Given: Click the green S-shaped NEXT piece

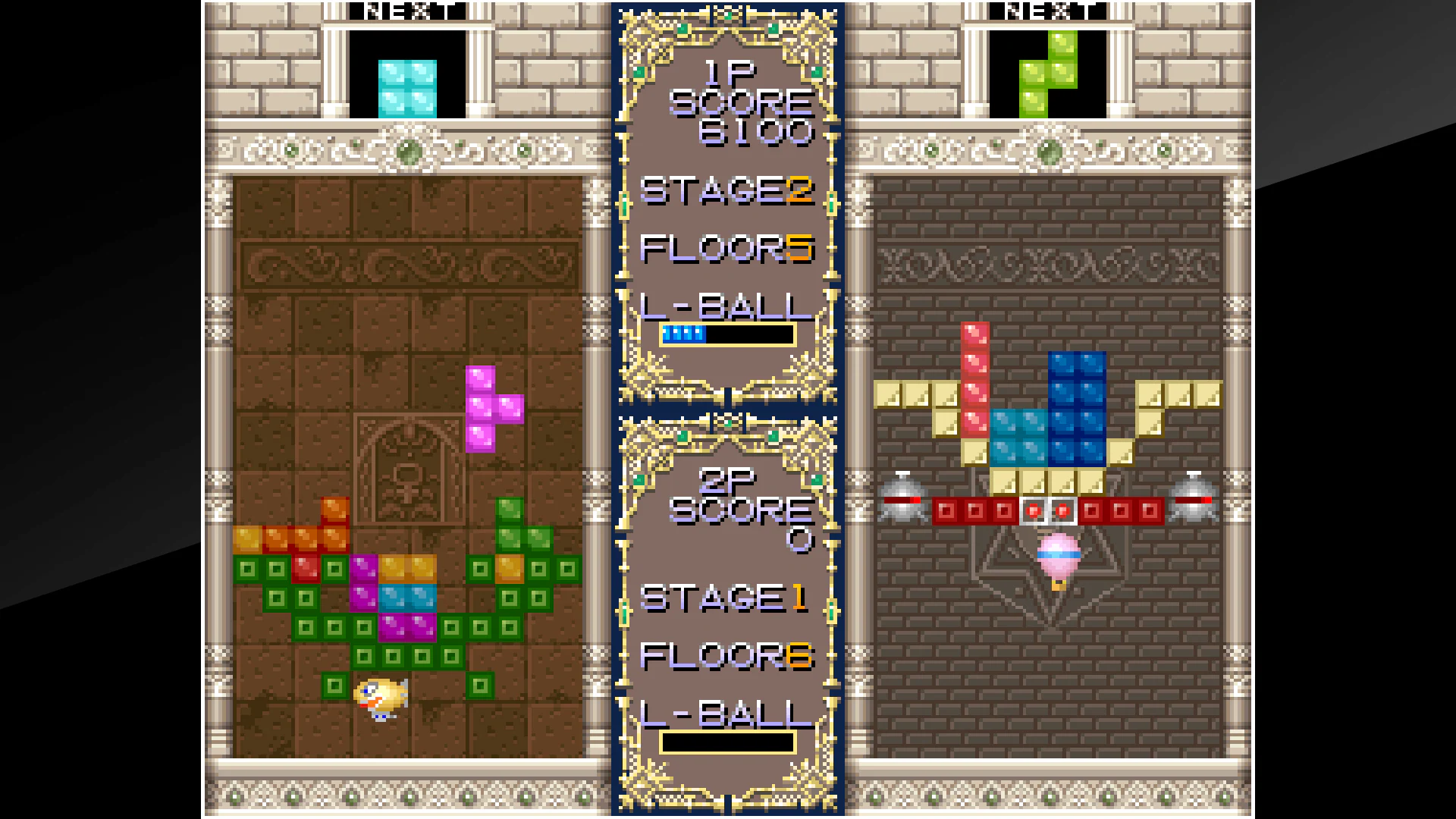Looking at the screenshot, I should pos(1049,72).
